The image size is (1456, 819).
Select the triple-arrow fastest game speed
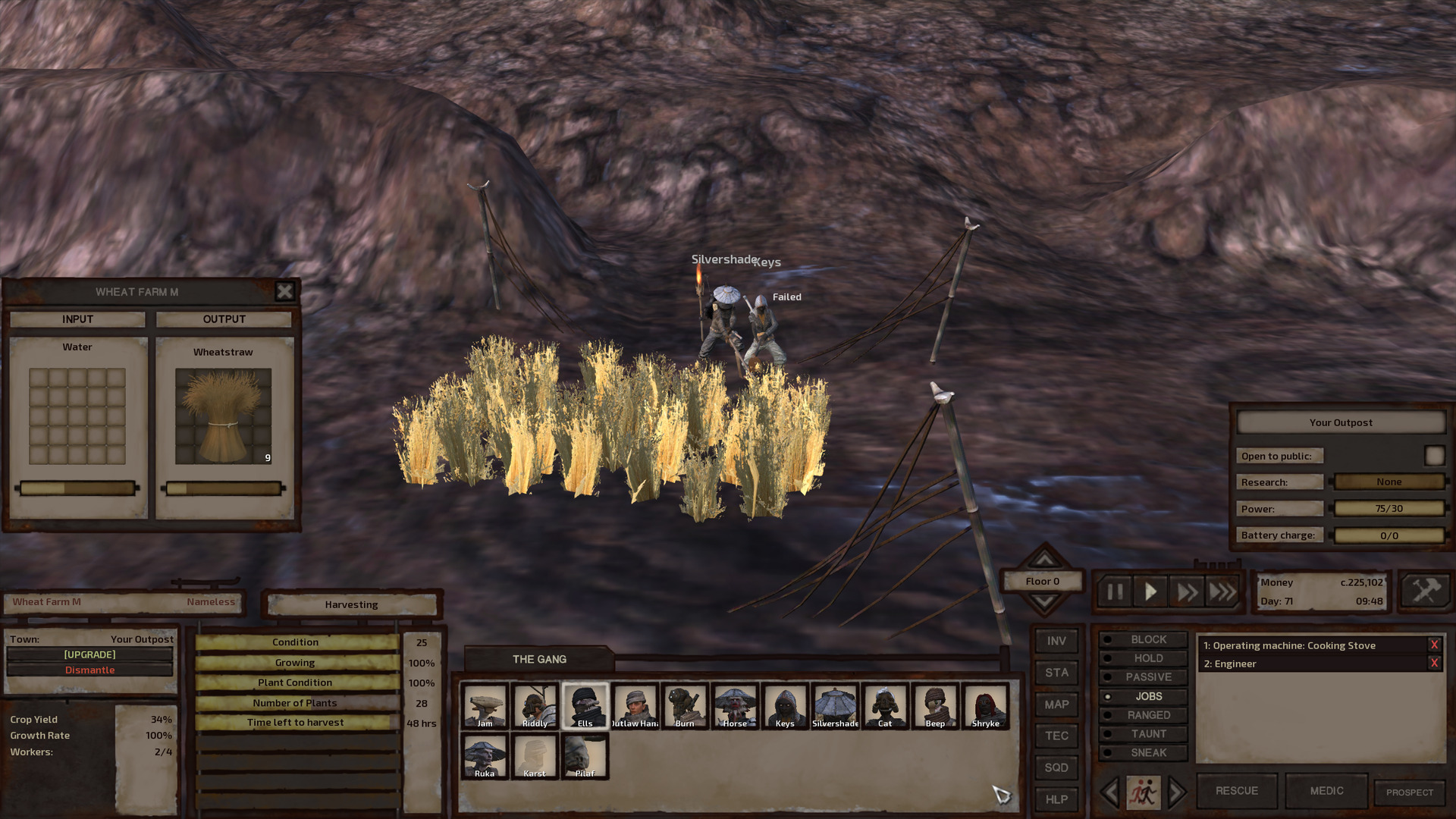(1222, 592)
